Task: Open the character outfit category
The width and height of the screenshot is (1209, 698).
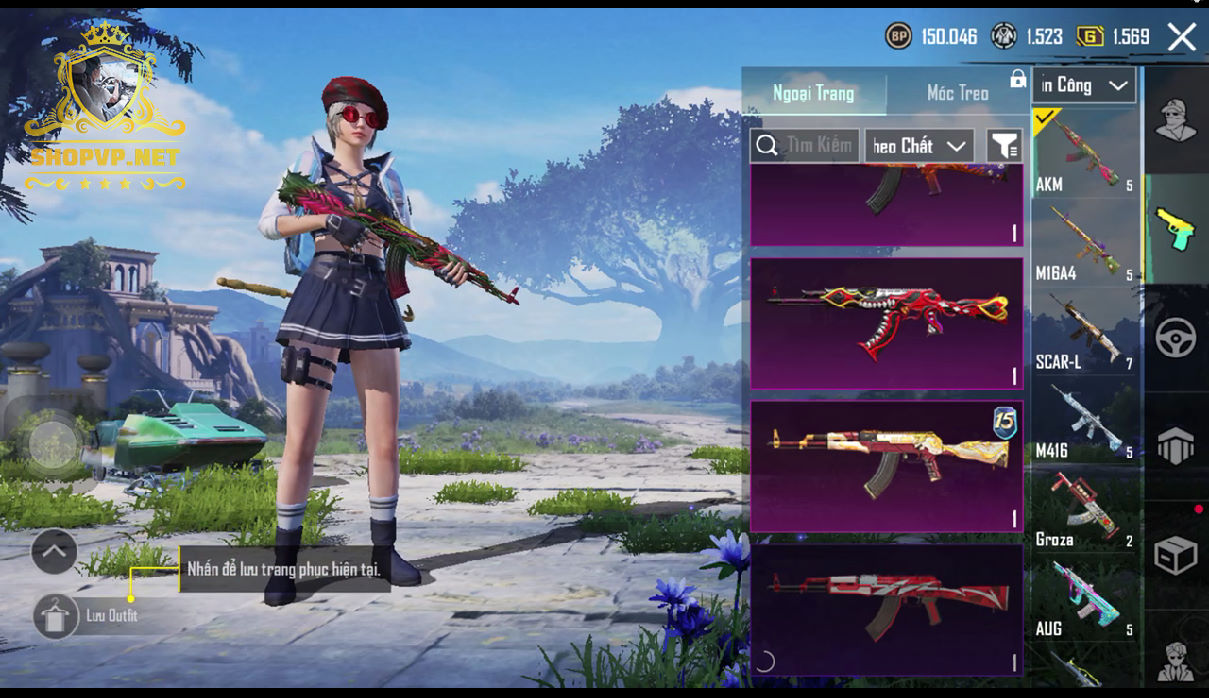Action: (x=1175, y=122)
